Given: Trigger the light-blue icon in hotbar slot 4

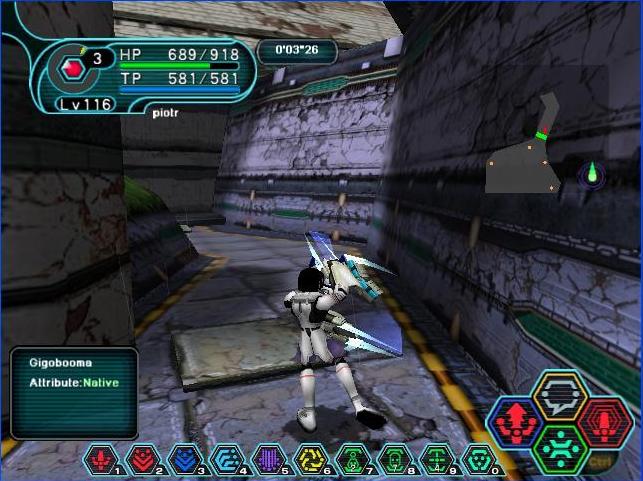Looking at the screenshot, I should [x=224, y=460].
